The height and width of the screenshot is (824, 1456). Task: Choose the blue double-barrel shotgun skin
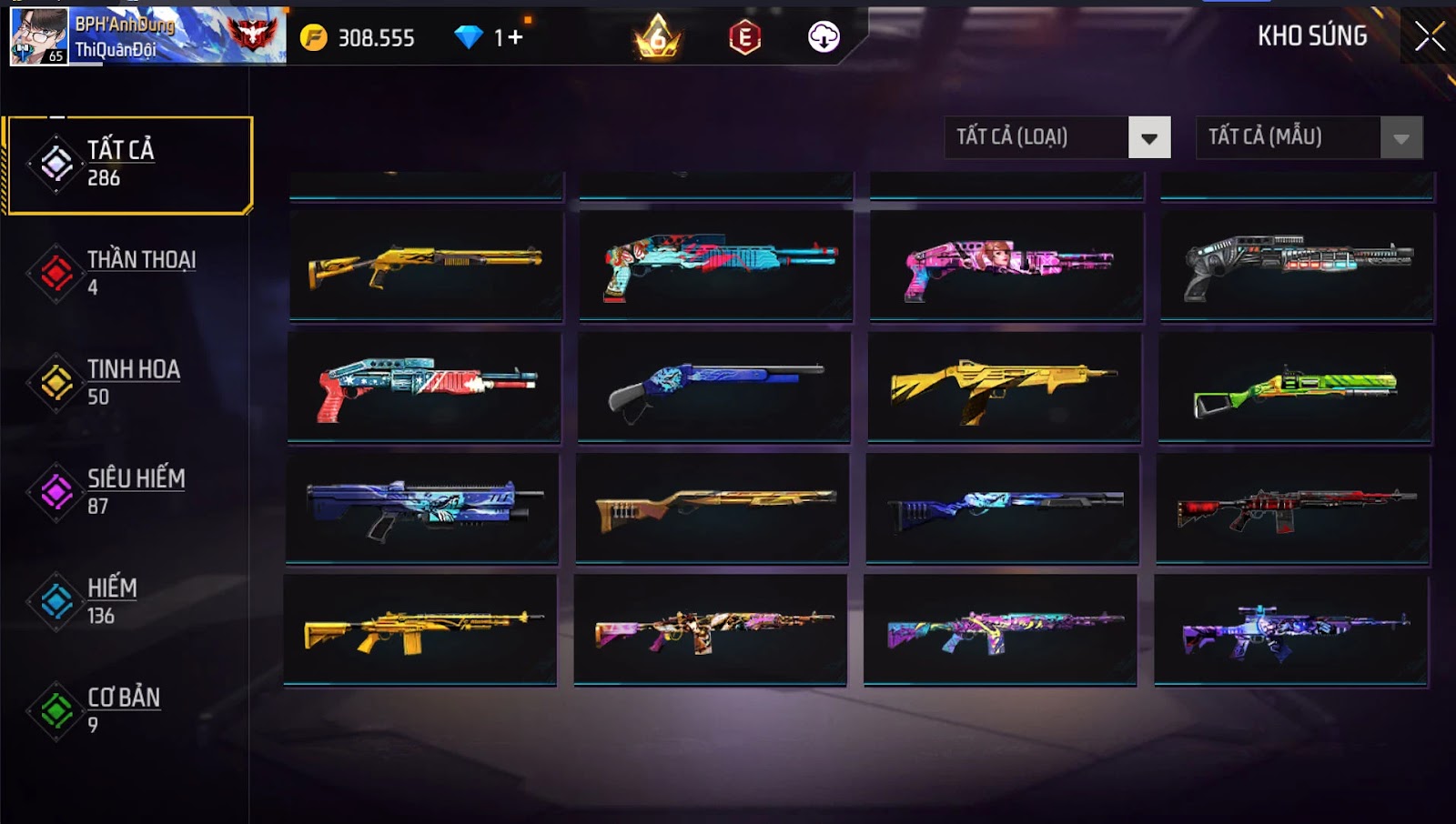[x=714, y=387]
